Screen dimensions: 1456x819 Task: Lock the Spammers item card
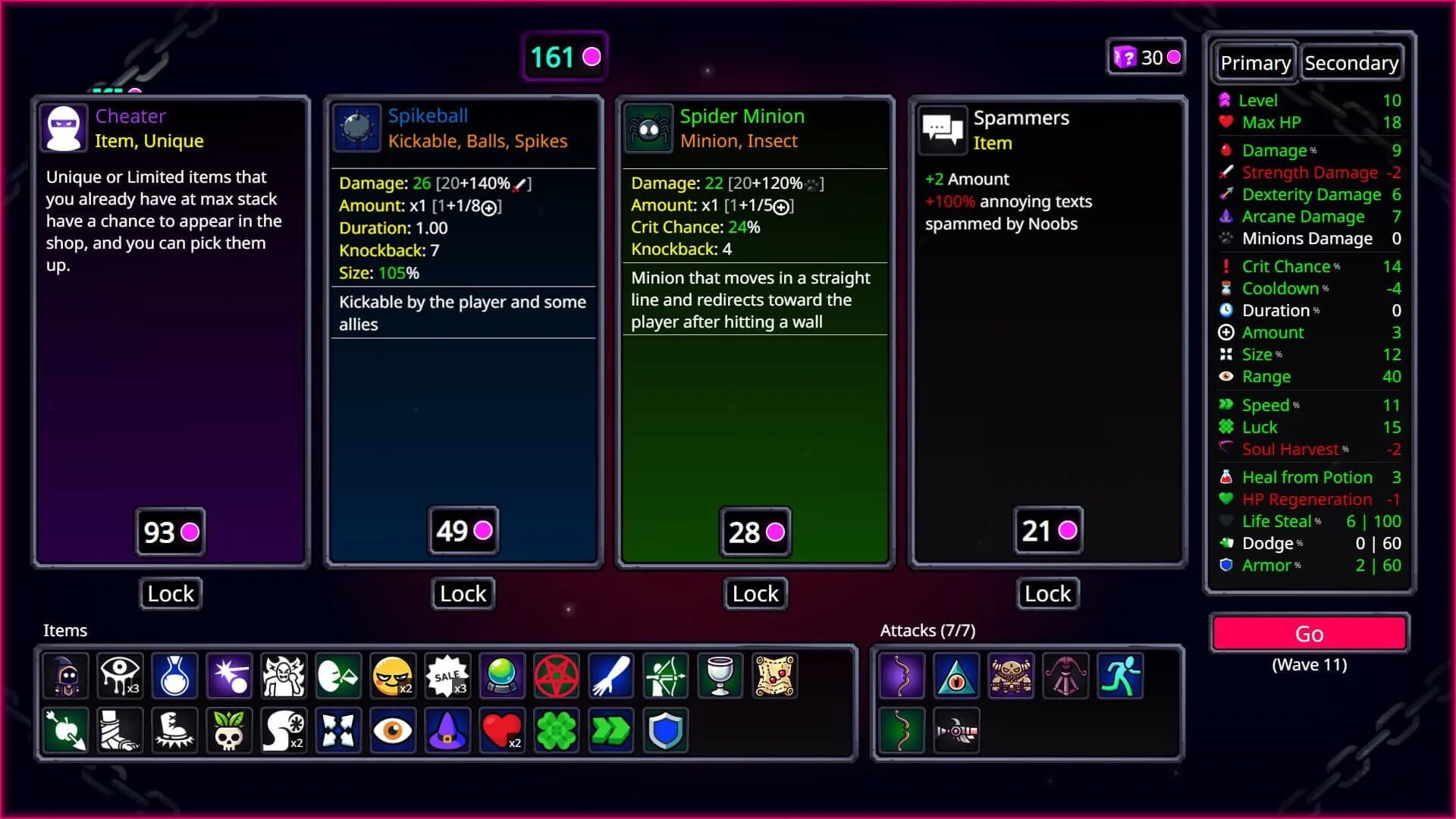(1046, 594)
